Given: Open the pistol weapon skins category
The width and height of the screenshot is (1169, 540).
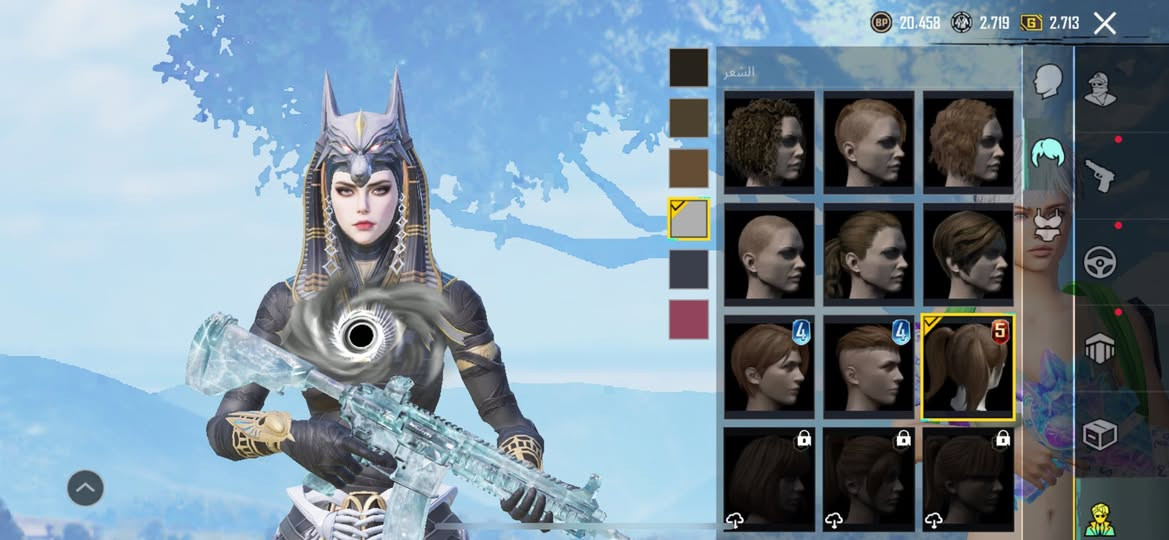Looking at the screenshot, I should 1100,176.
